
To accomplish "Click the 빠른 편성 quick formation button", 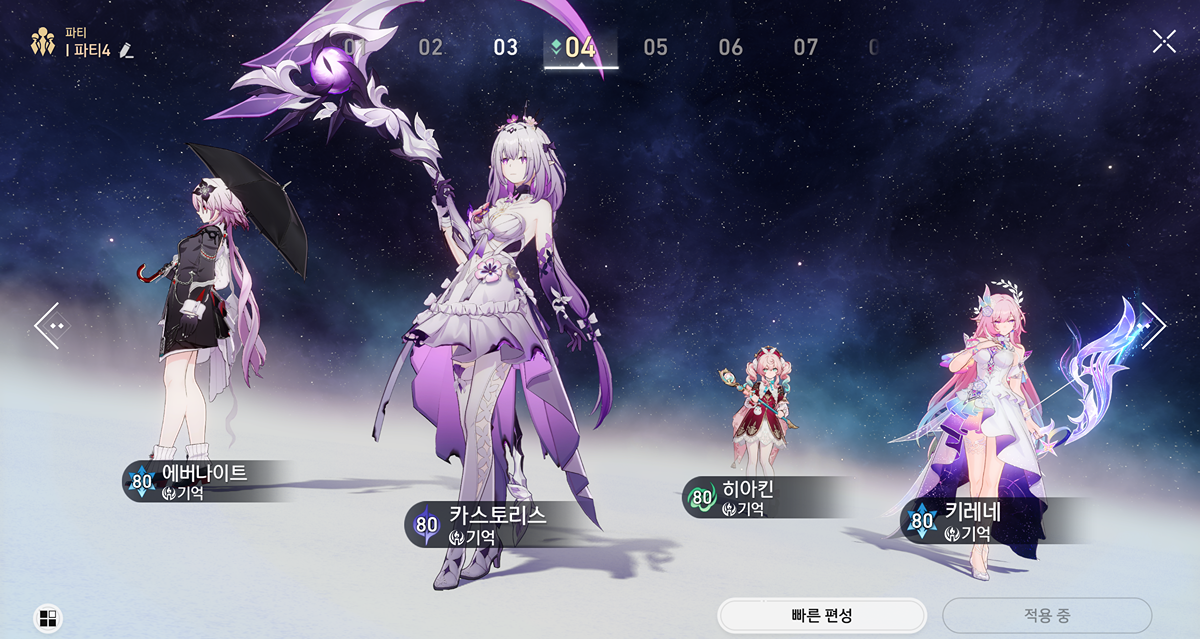I will tap(821, 615).
